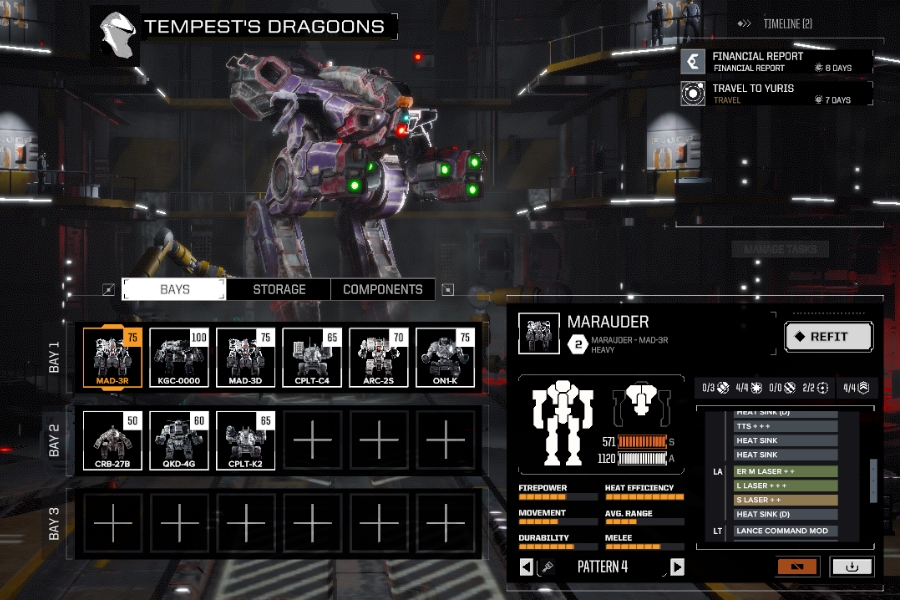Choose the KGC-0000 mech slot
This screenshot has width=900, height=600.
tap(180, 358)
